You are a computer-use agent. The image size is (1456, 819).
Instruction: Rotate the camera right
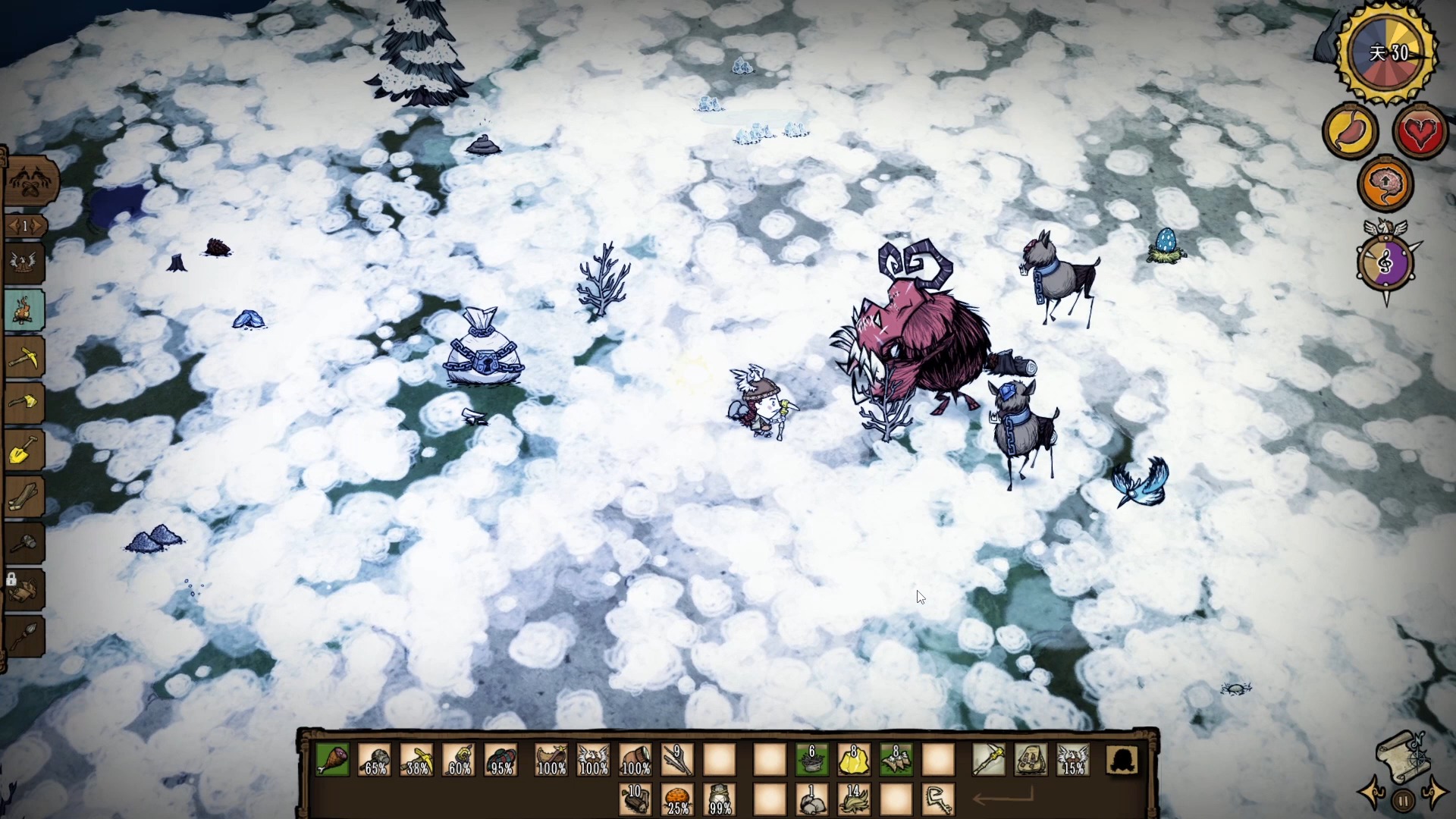[x=1433, y=792]
